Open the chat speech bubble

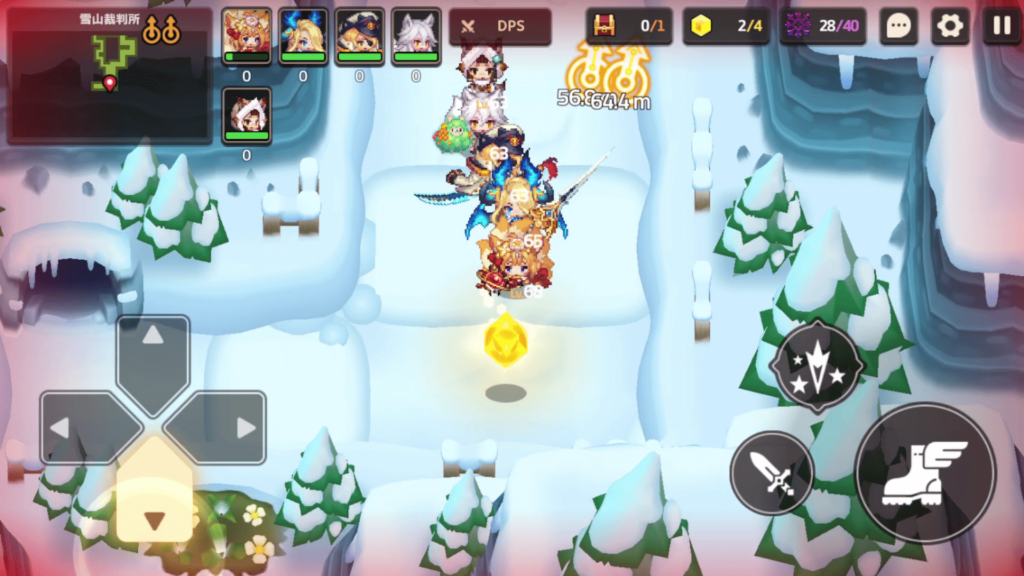point(898,27)
